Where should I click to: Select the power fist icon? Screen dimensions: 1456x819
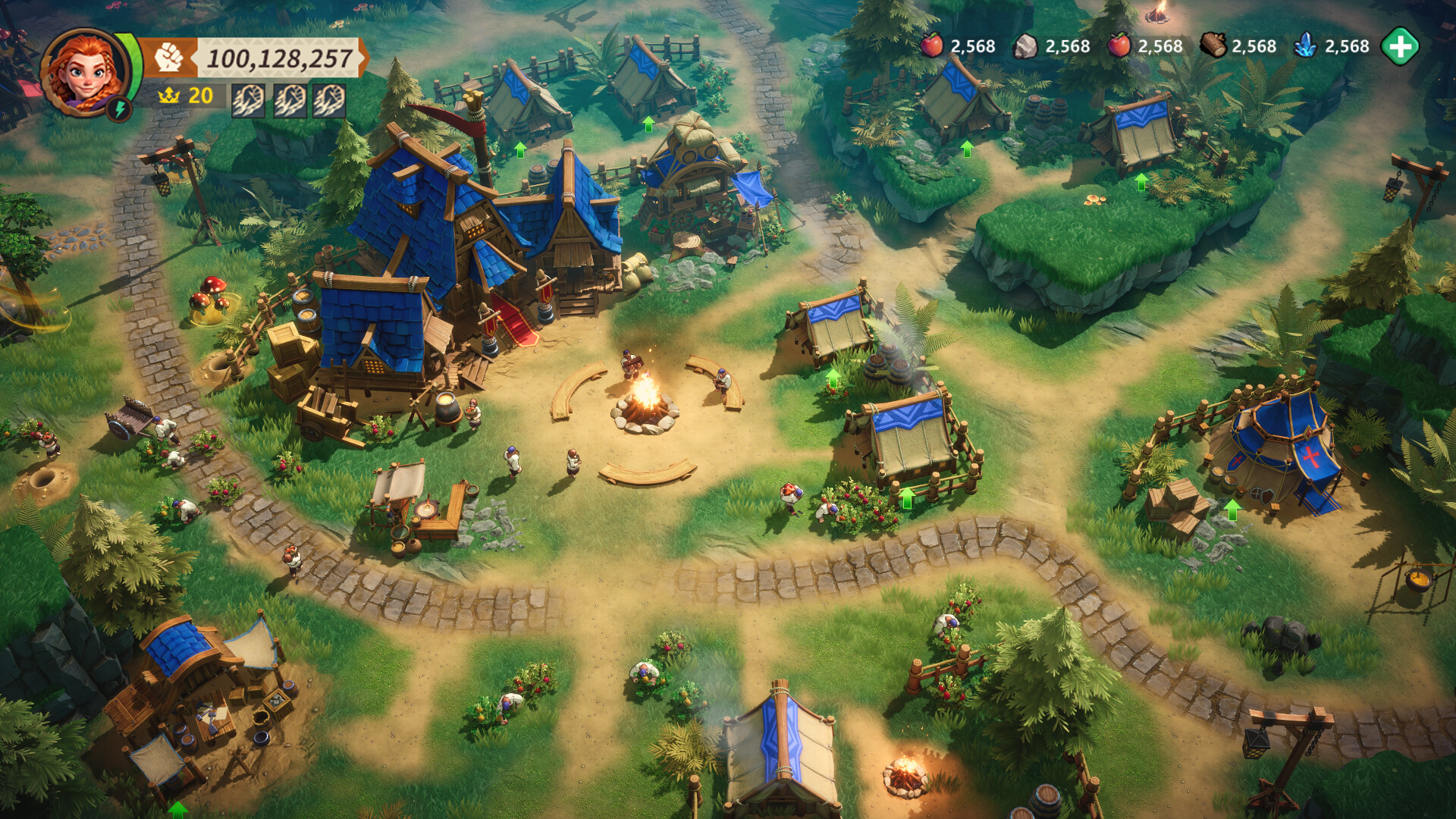click(x=168, y=58)
